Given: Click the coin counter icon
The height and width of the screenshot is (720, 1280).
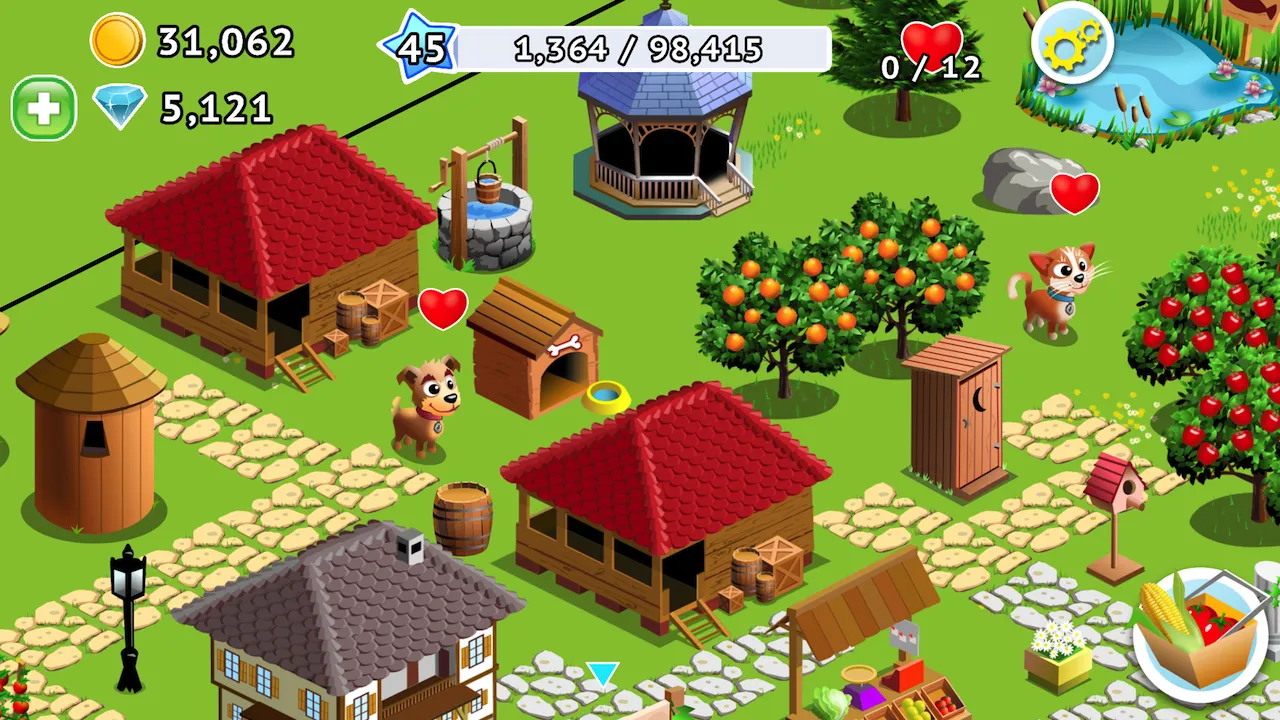Looking at the screenshot, I should click(116, 43).
